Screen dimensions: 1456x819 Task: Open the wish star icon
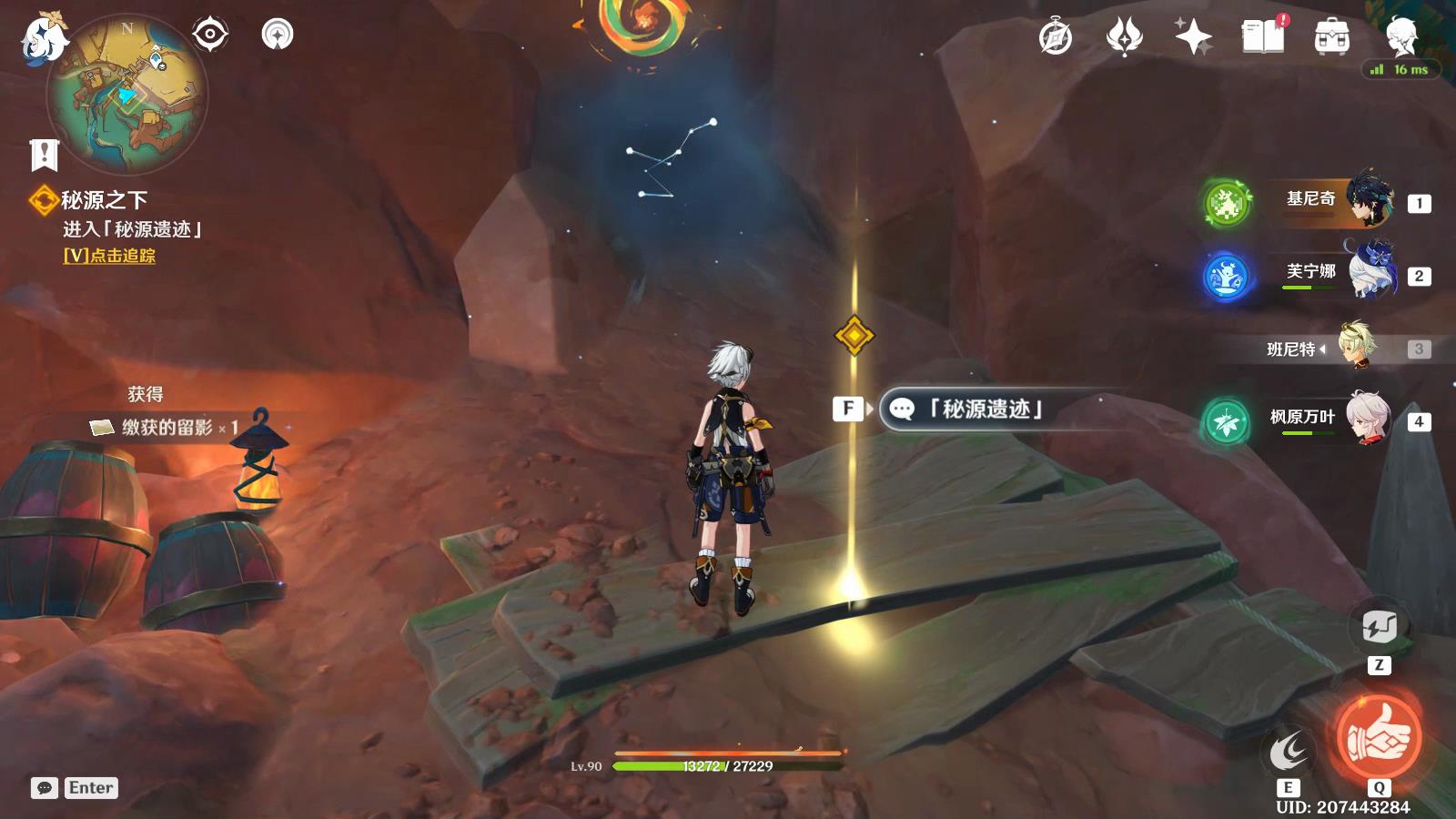[x=1193, y=37]
